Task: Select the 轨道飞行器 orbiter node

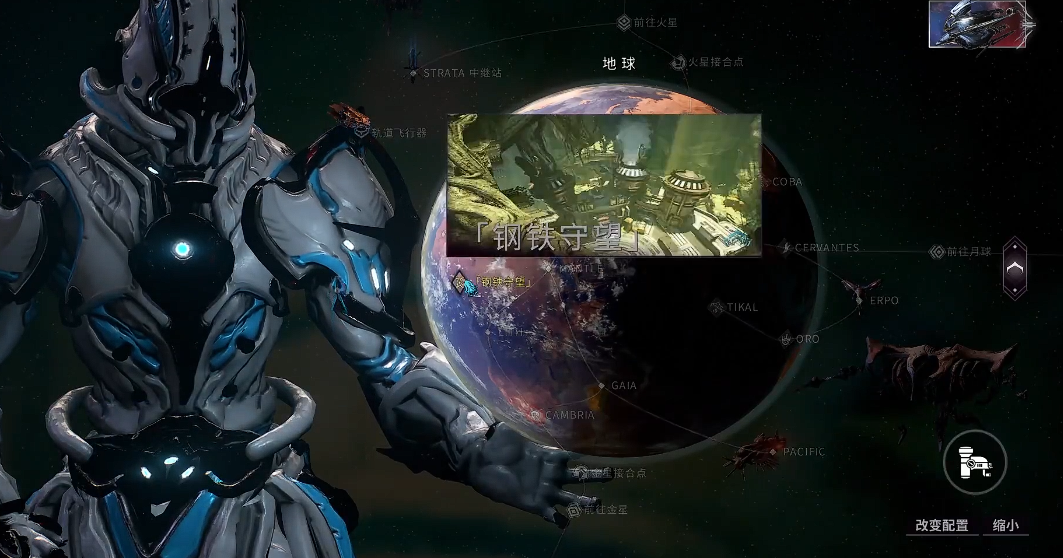Action: [x=361, y=132]
